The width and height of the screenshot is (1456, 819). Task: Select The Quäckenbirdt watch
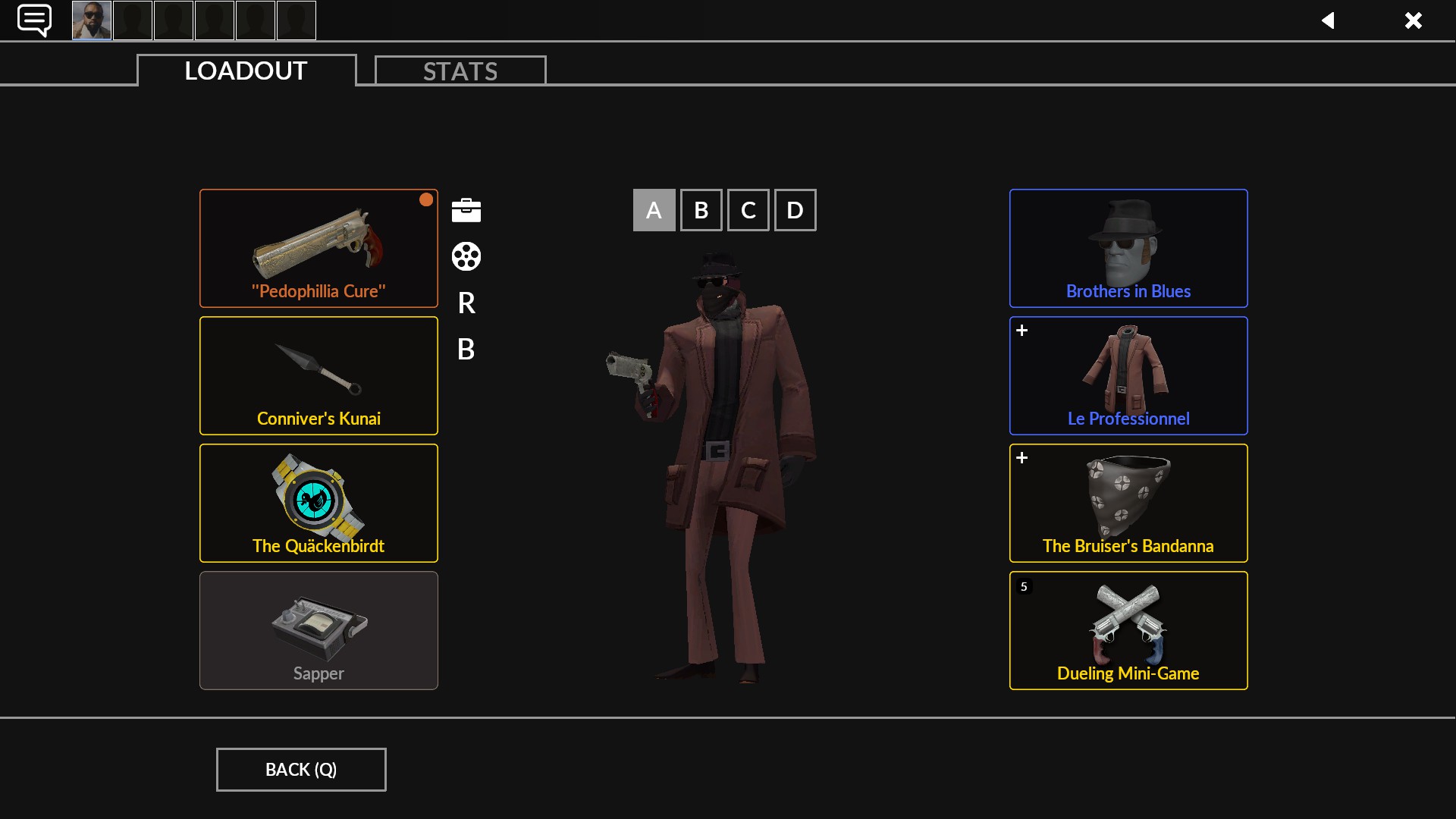pos(318,503)
